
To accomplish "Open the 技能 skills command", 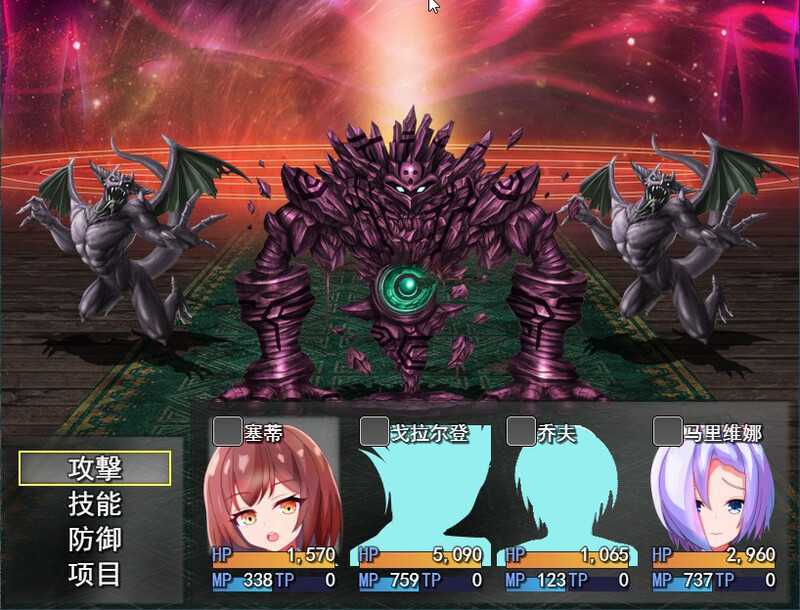I will [x=95, y=504].
